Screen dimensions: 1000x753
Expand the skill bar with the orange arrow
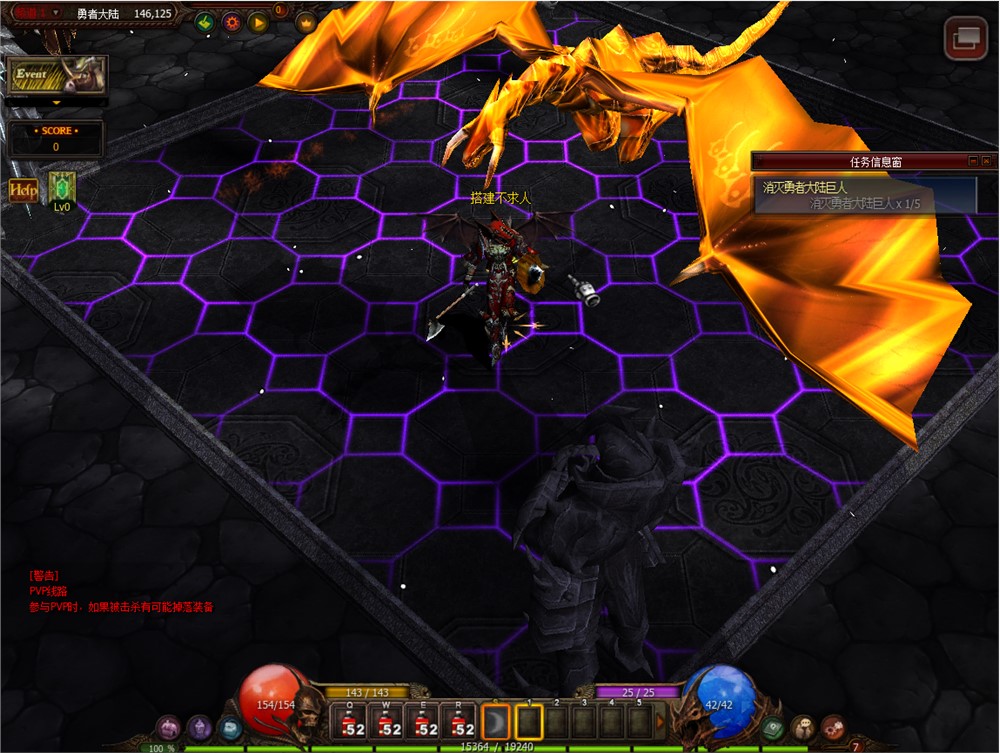tap(660, 721)
